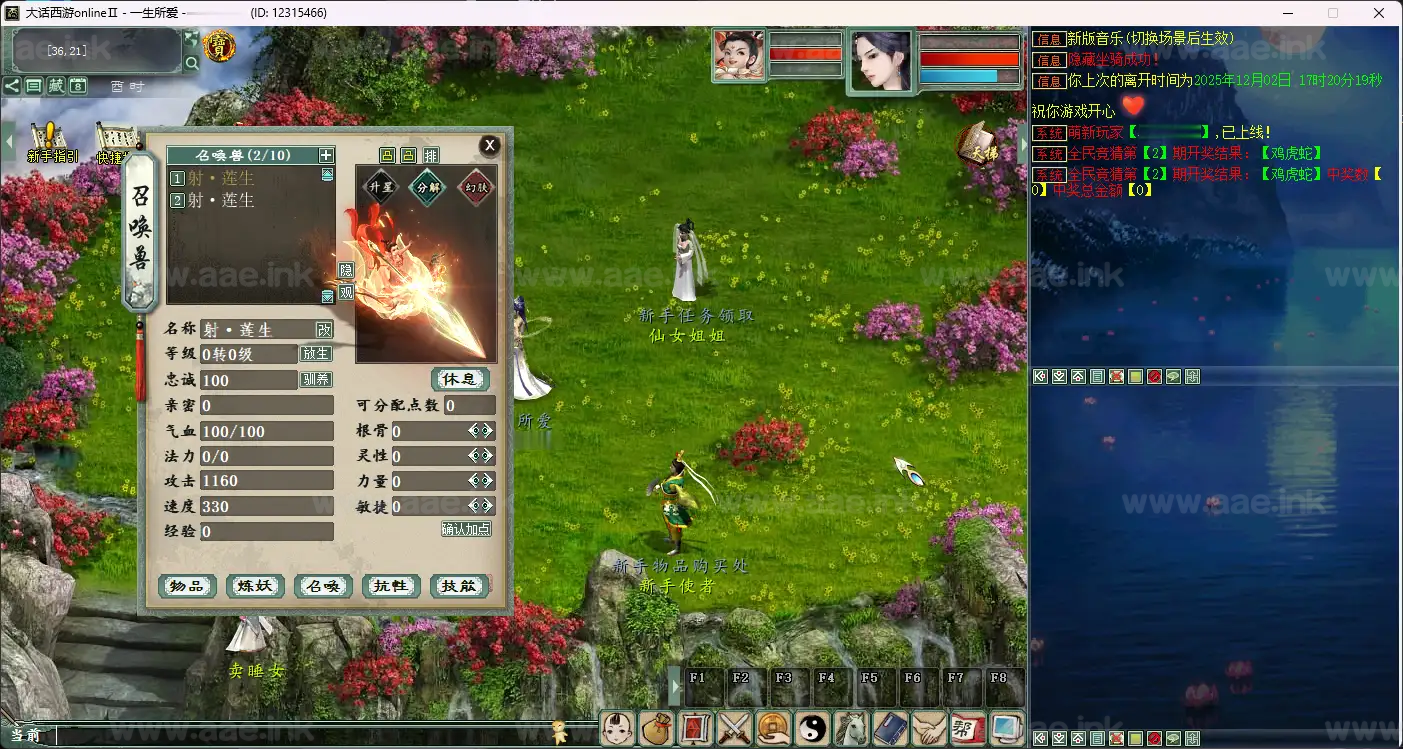
Task: Open the 技能 skills tab
Action: point(459,586)
